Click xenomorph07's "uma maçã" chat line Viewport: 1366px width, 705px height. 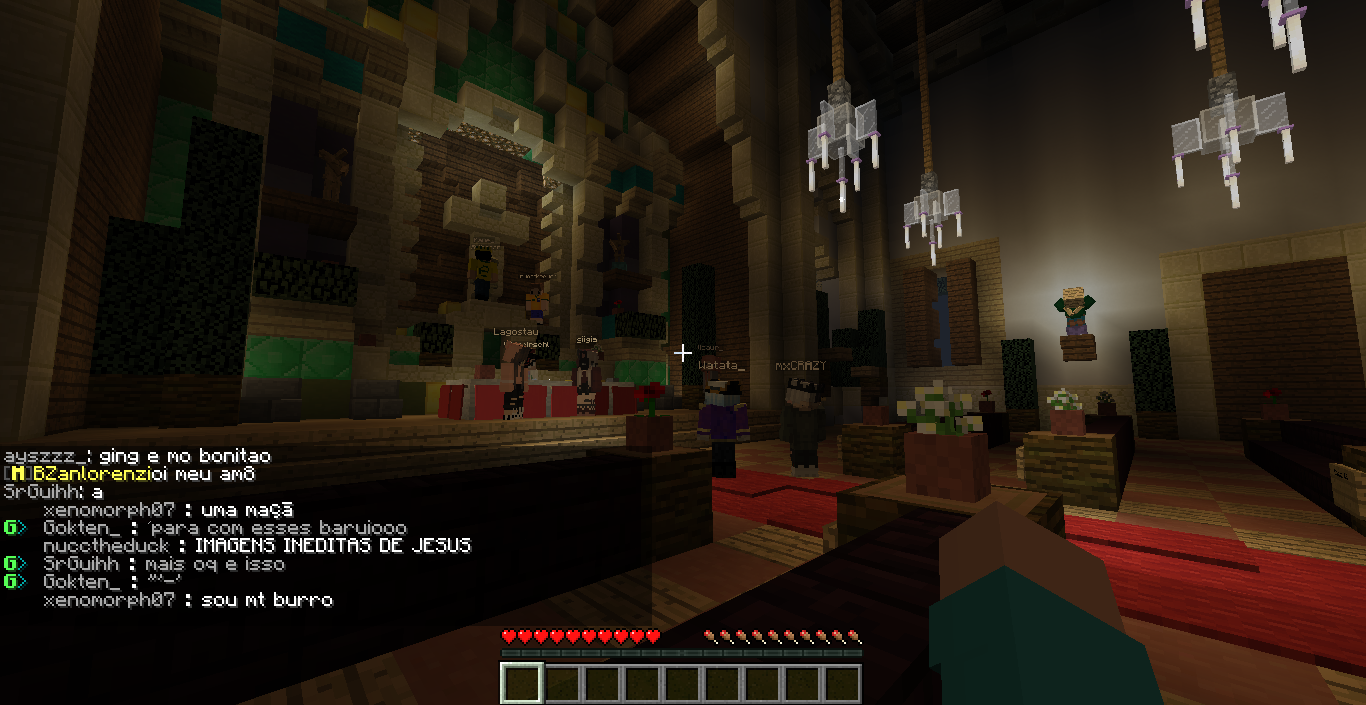[247, 510]
